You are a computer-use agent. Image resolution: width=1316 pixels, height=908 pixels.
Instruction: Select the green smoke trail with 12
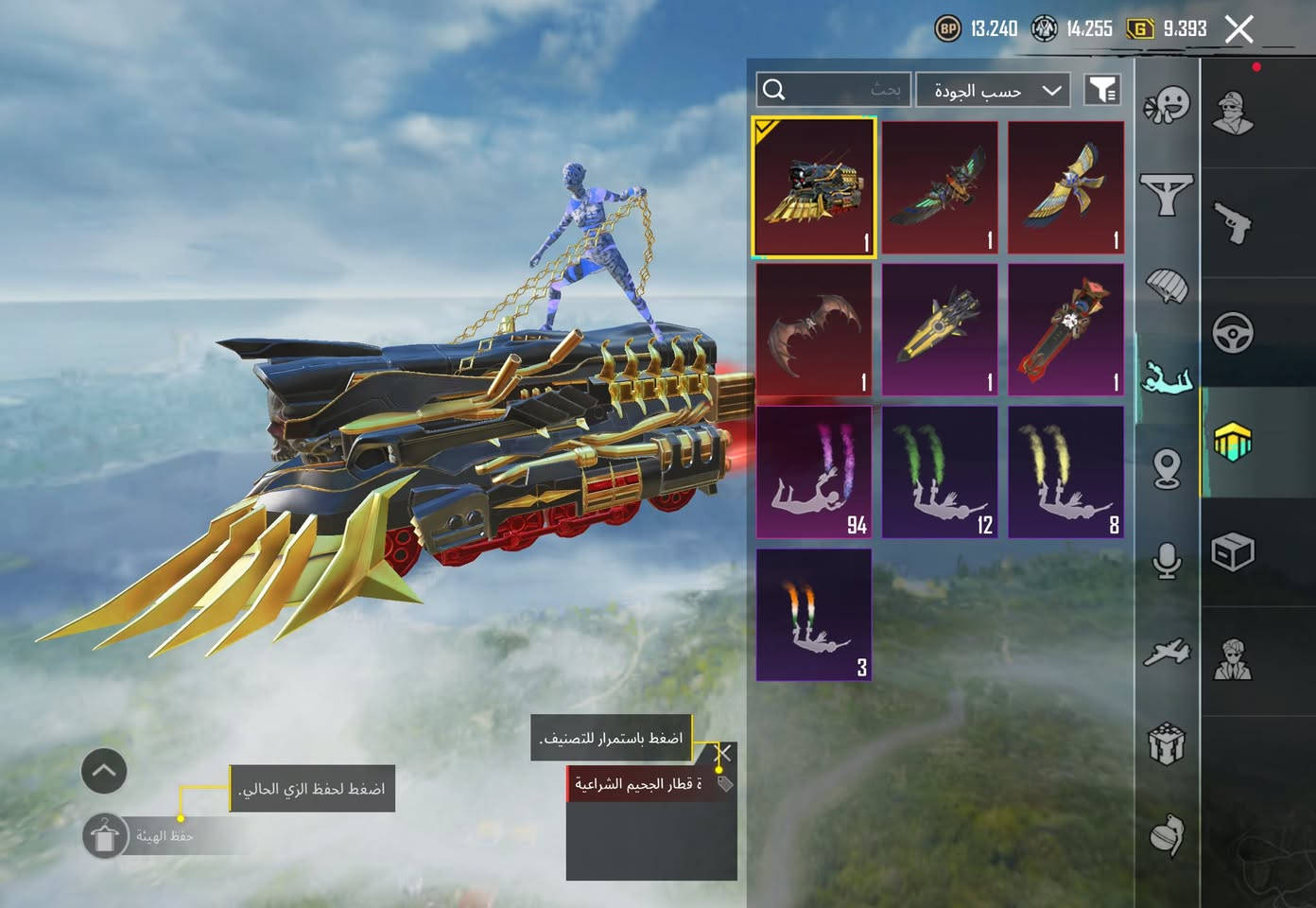click(x=940, y=472)
